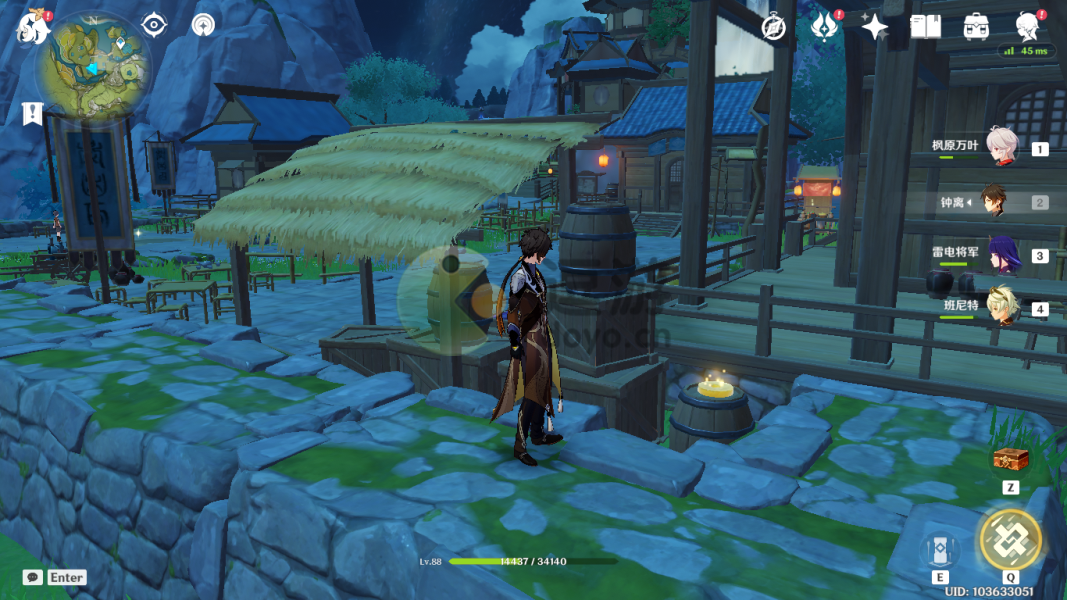Open the bookmark quest tracker icon
Viewport: 1067px width, 600px height.
32,113
